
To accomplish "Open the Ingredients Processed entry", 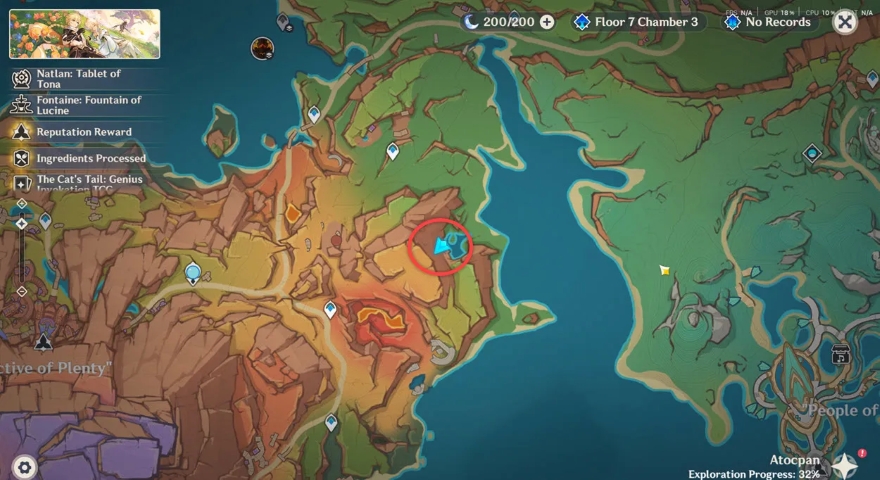I will tap(80, 158).
